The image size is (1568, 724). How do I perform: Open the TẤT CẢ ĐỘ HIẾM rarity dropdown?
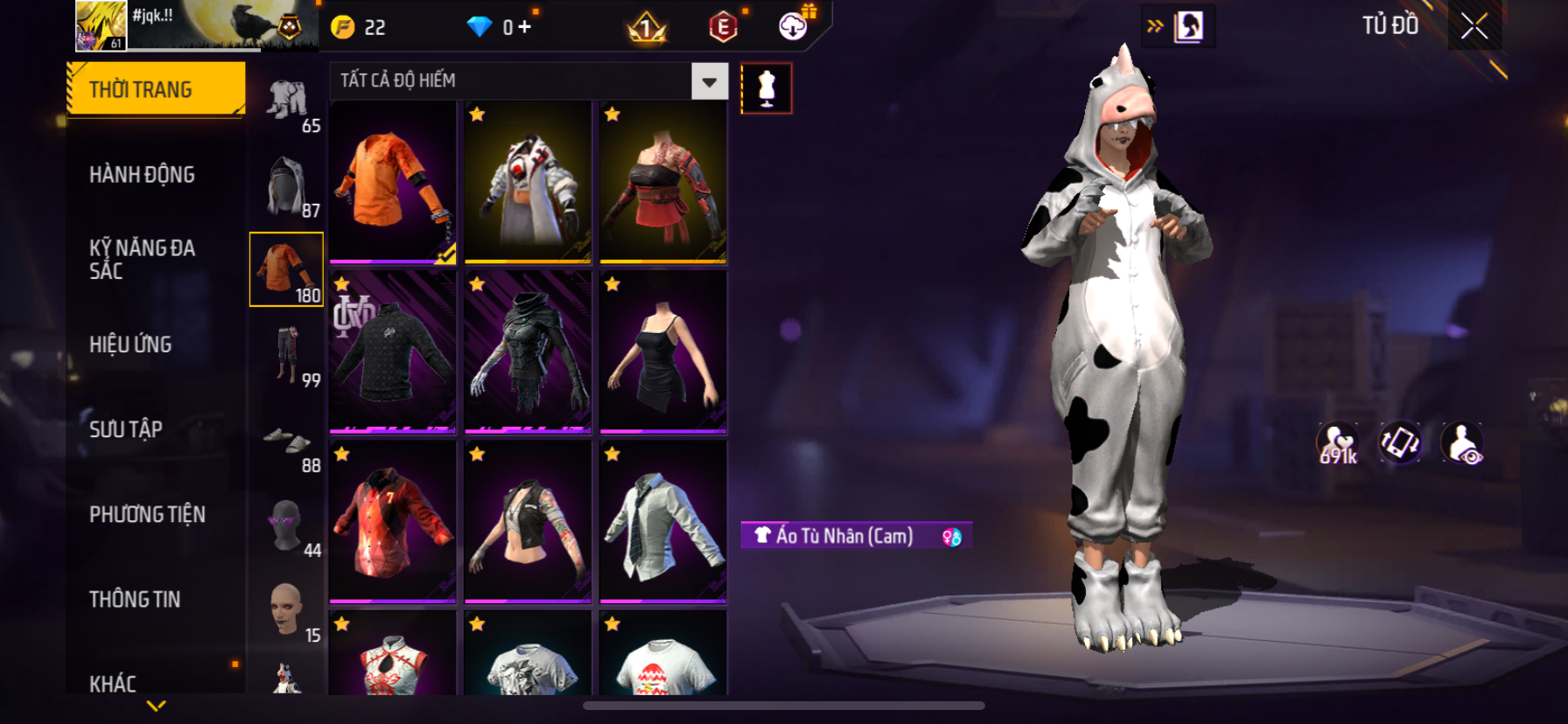click(x=709, y=81)
